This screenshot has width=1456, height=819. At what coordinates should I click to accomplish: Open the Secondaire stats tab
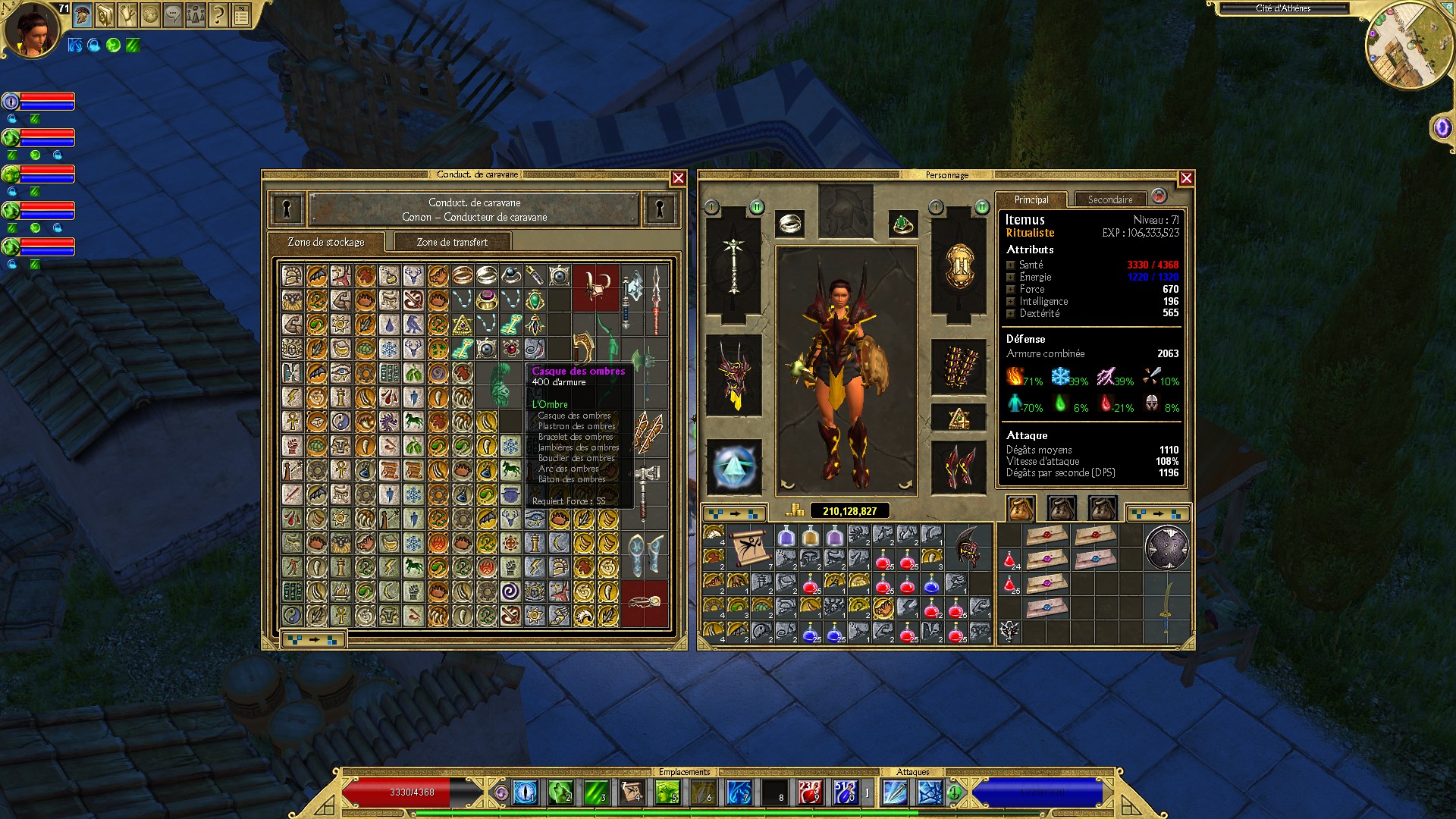1109,199
